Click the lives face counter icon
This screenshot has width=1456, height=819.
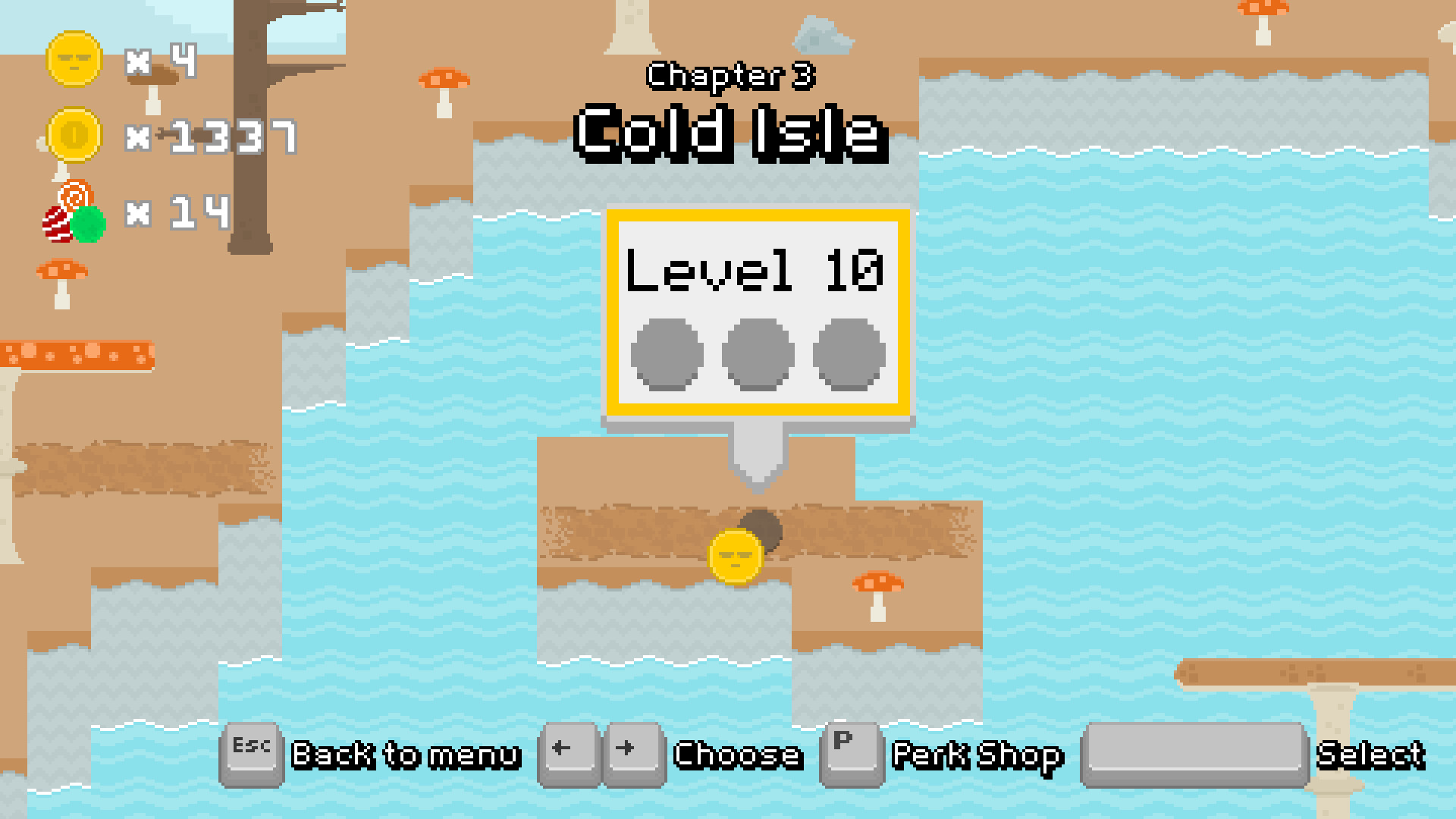[73, 61]
